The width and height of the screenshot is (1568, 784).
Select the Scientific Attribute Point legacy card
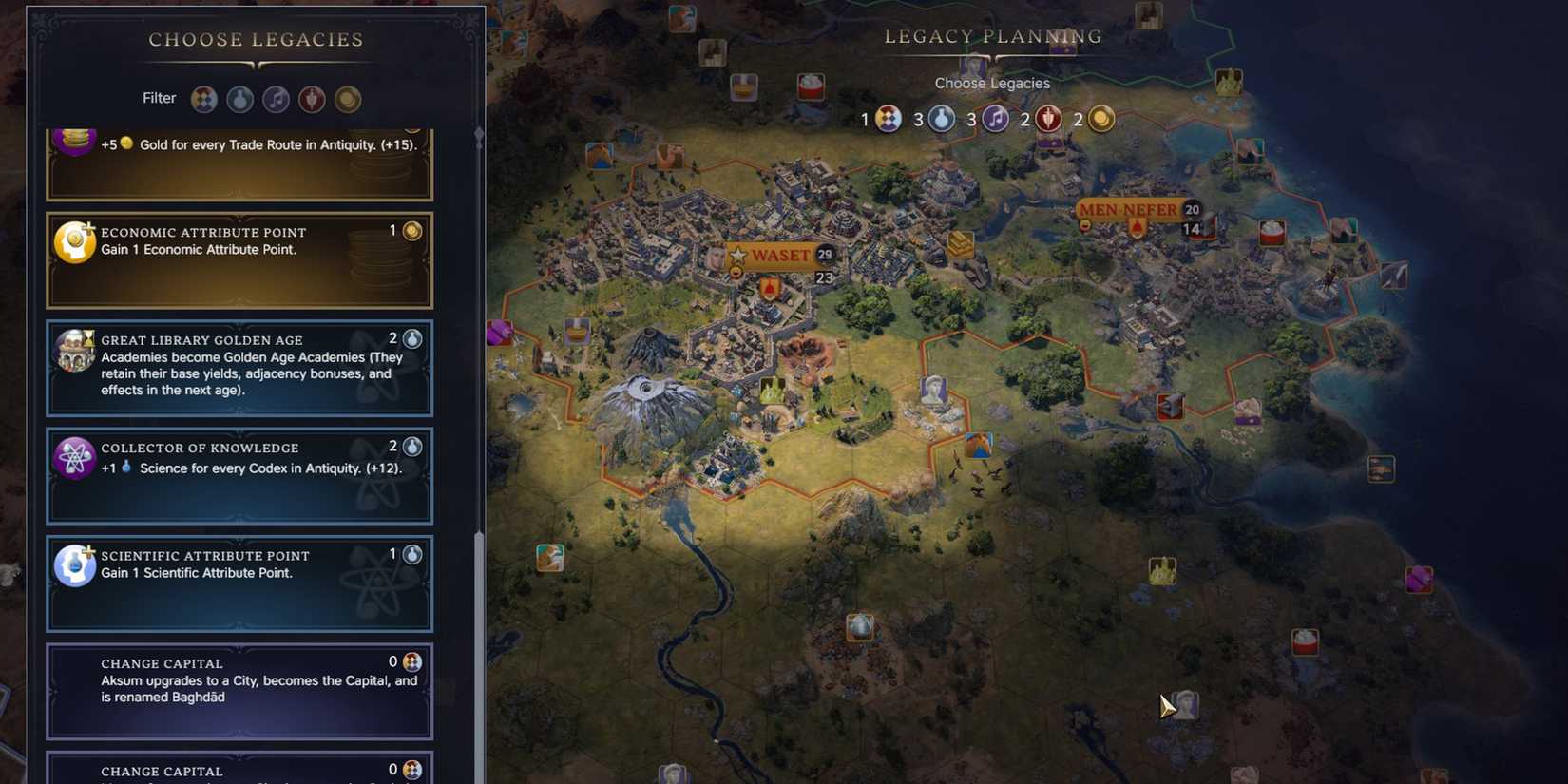(238, 583)
